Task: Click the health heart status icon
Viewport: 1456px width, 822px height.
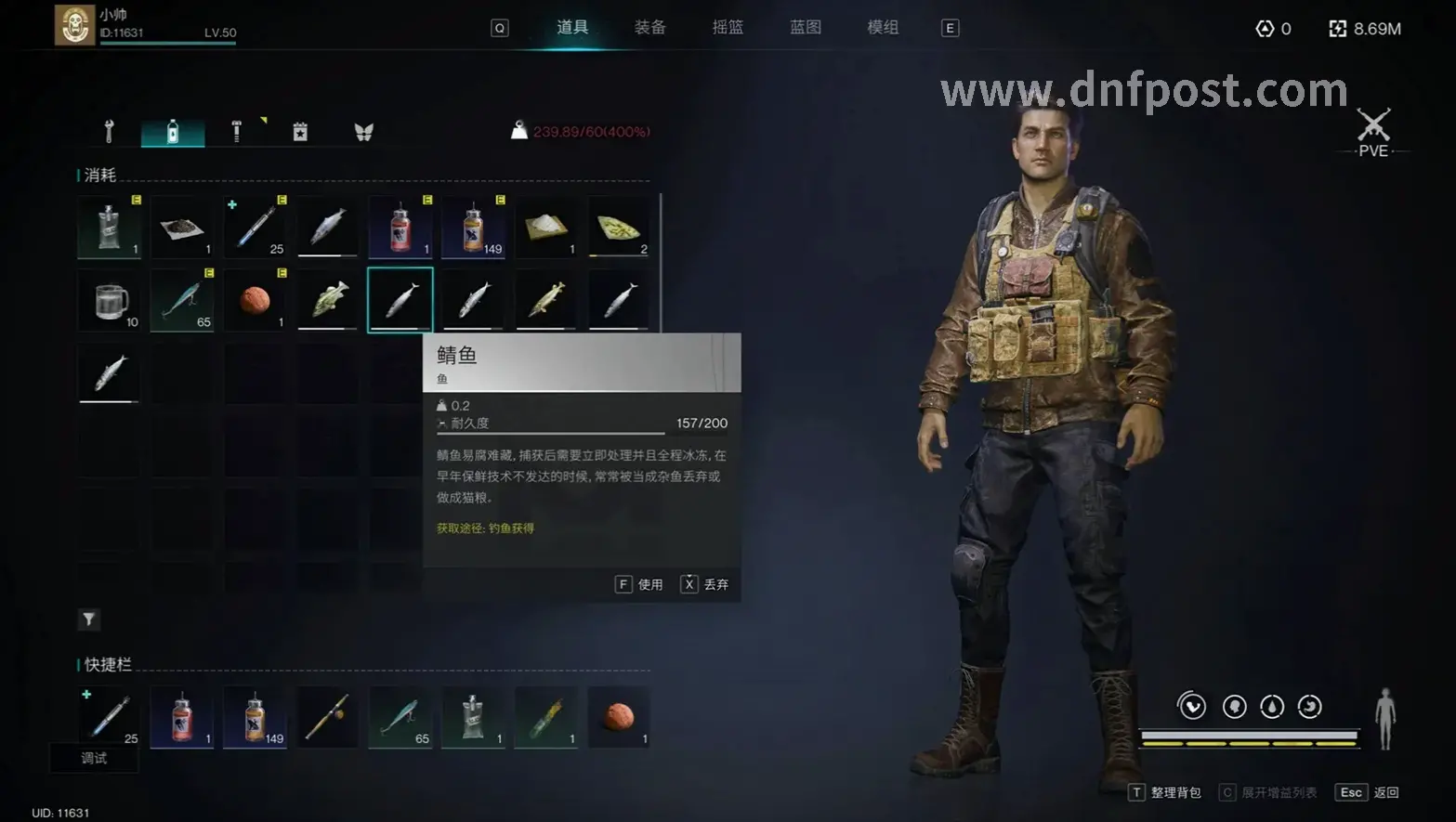Action: [x=1192, y=706]
